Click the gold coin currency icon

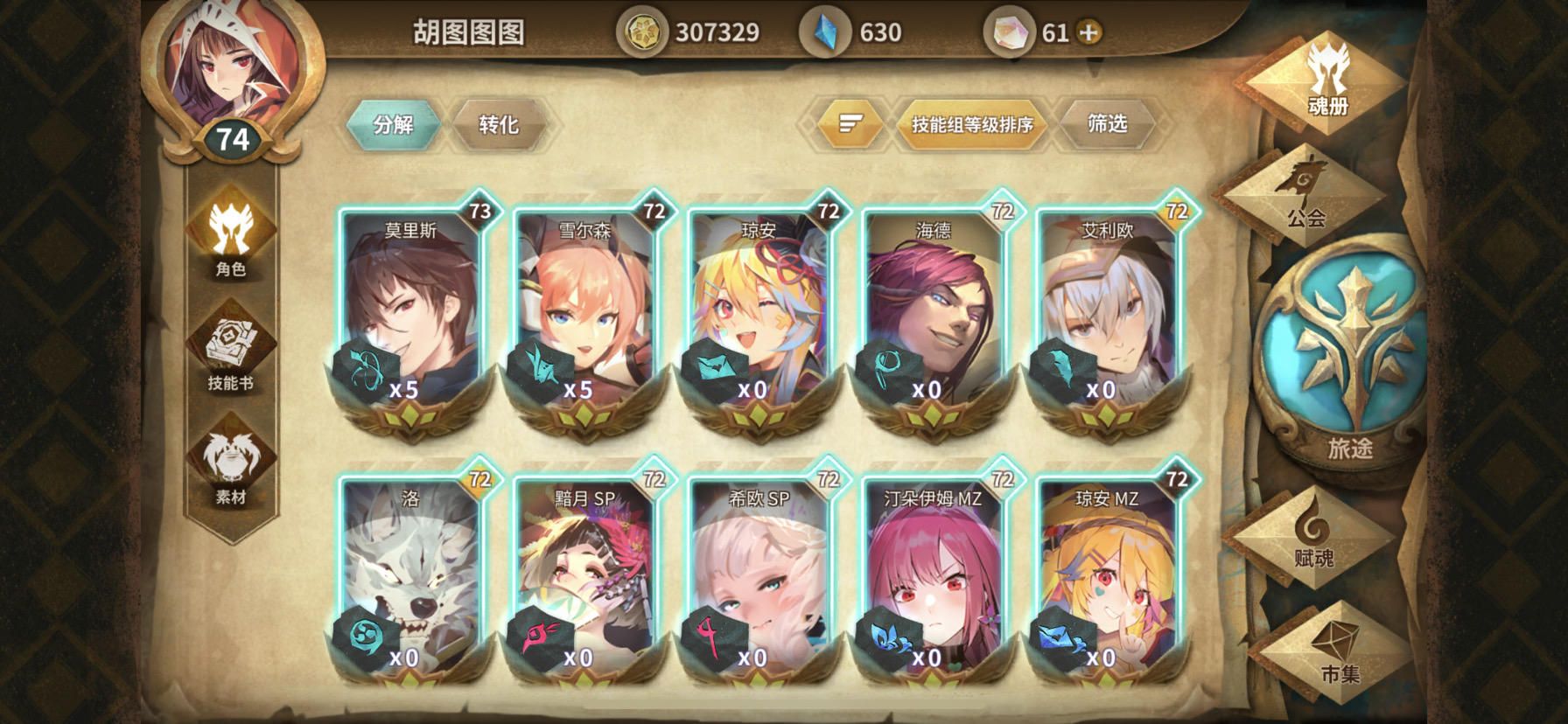point(641,29)
